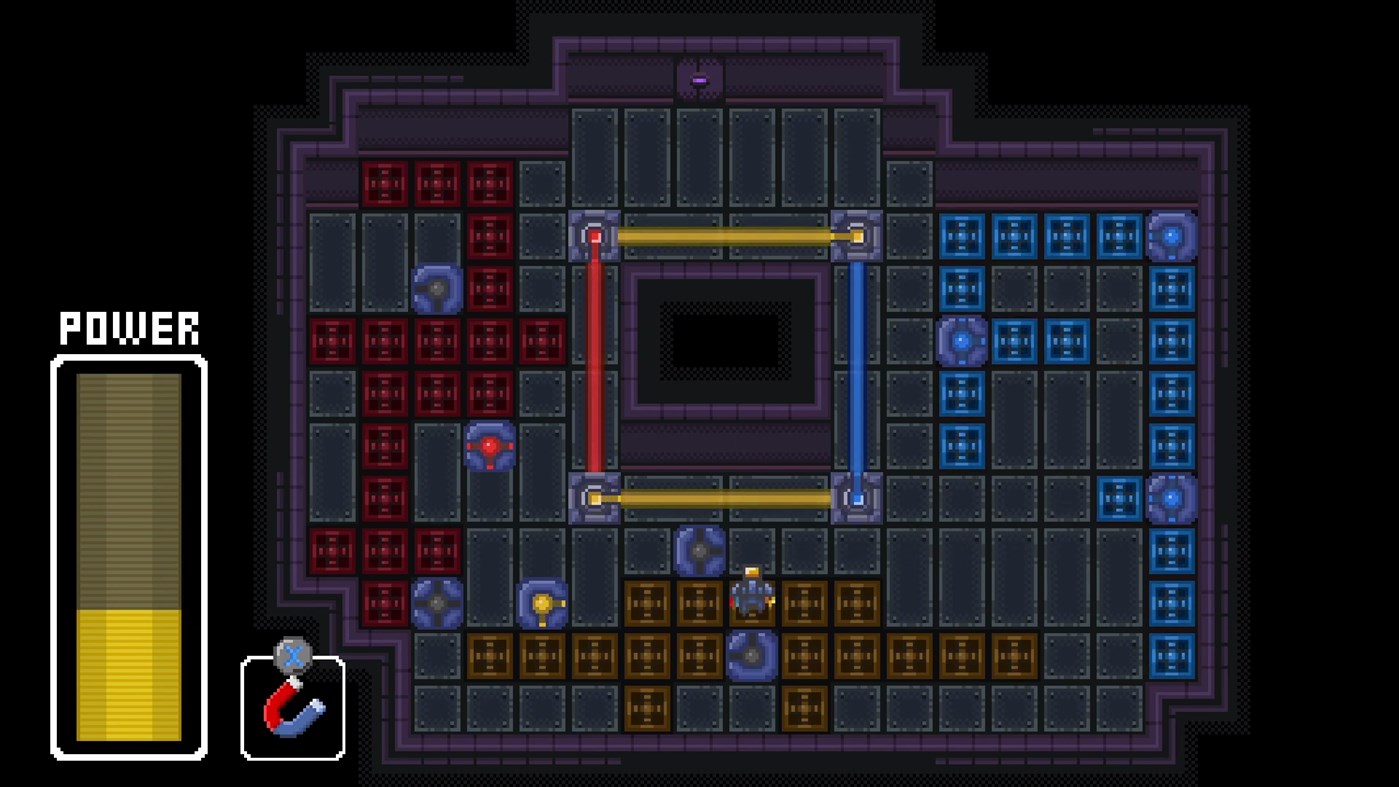Toggle the grey orb above the red button
This screenshot has width=1399, height=787.
tap(435, 290)
